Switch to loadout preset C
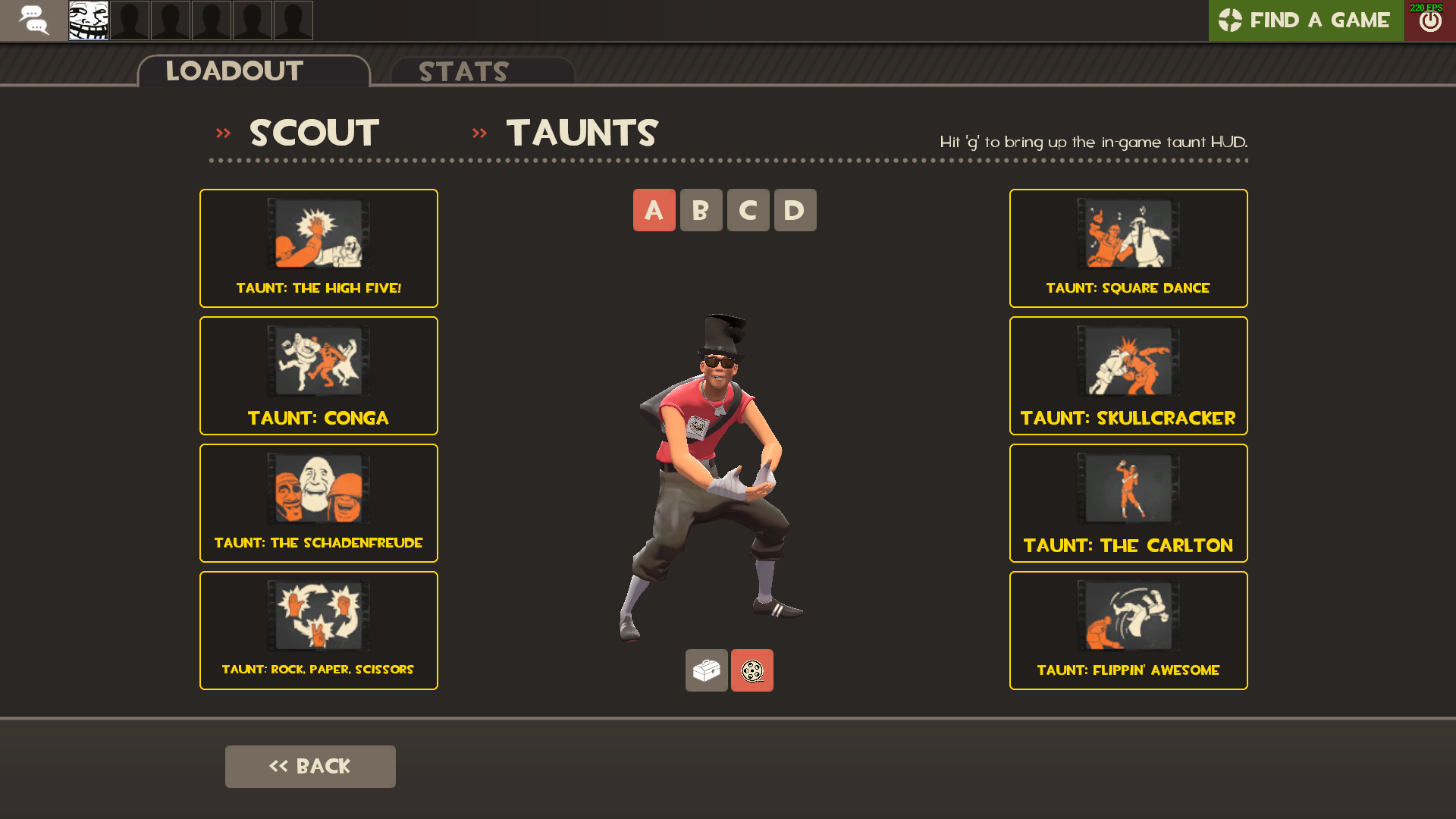Viewport: 1456px width, 819px height. coord(748,210)
